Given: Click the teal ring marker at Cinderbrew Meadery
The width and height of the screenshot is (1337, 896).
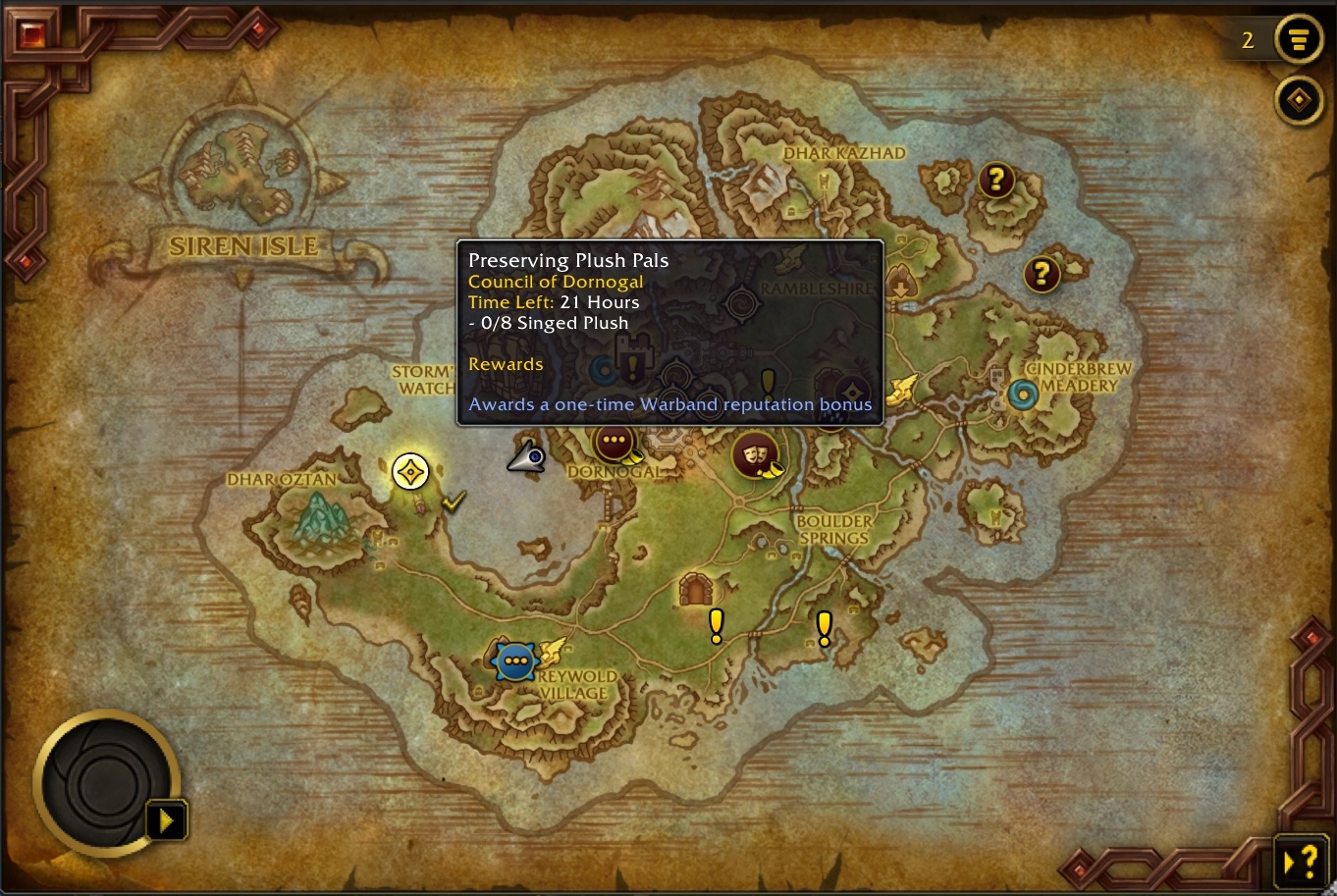Looking at the screenshot, I should pyautogui.click(x=1023, y=395).
